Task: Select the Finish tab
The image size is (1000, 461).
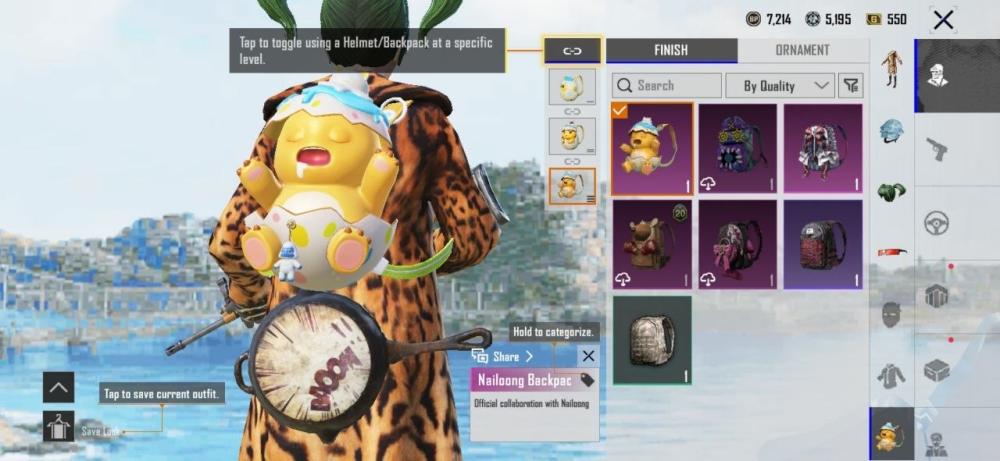Action: coord(671,50)
